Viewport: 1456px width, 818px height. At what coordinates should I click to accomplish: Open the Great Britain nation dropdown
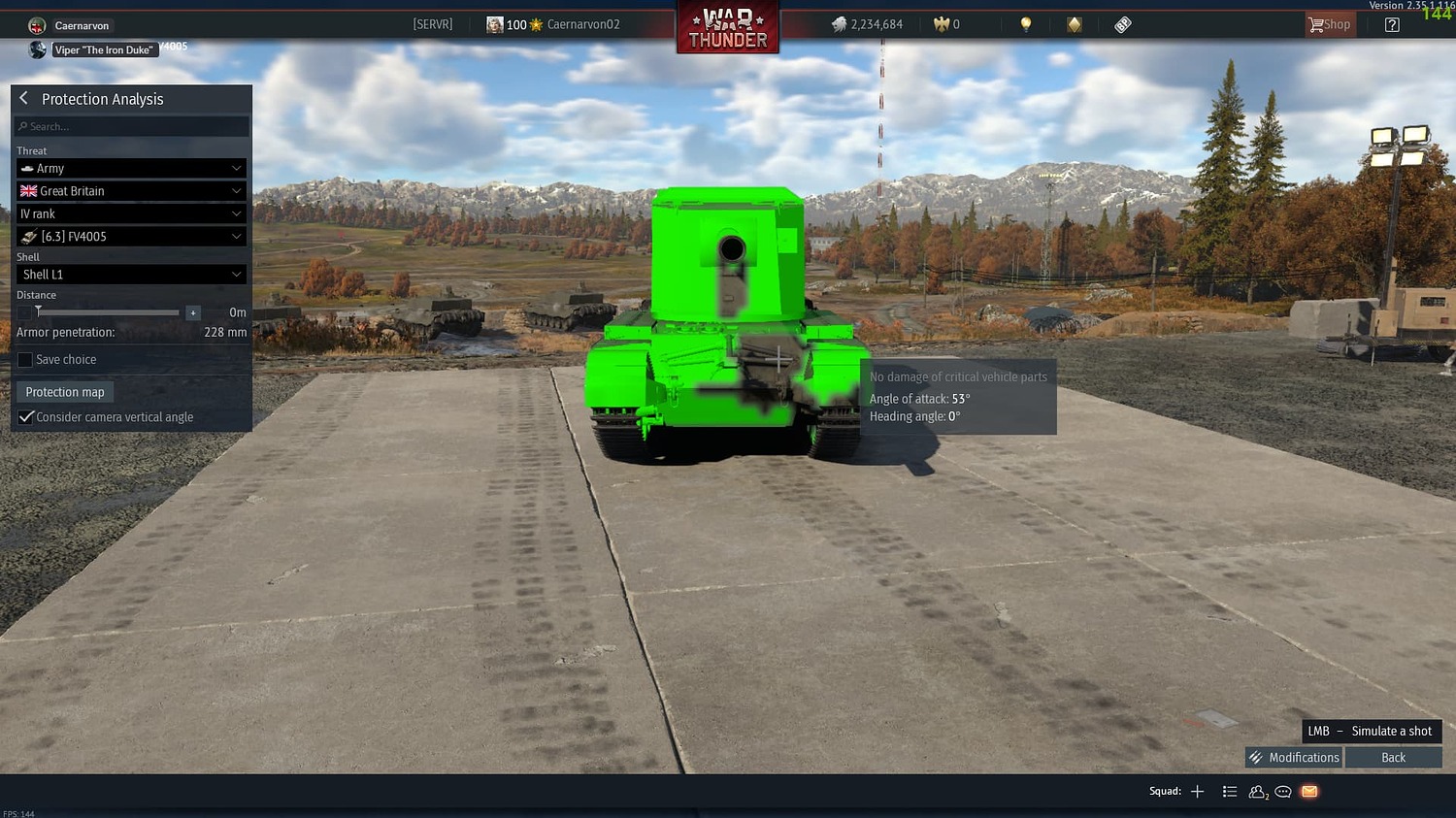(131, 190)
